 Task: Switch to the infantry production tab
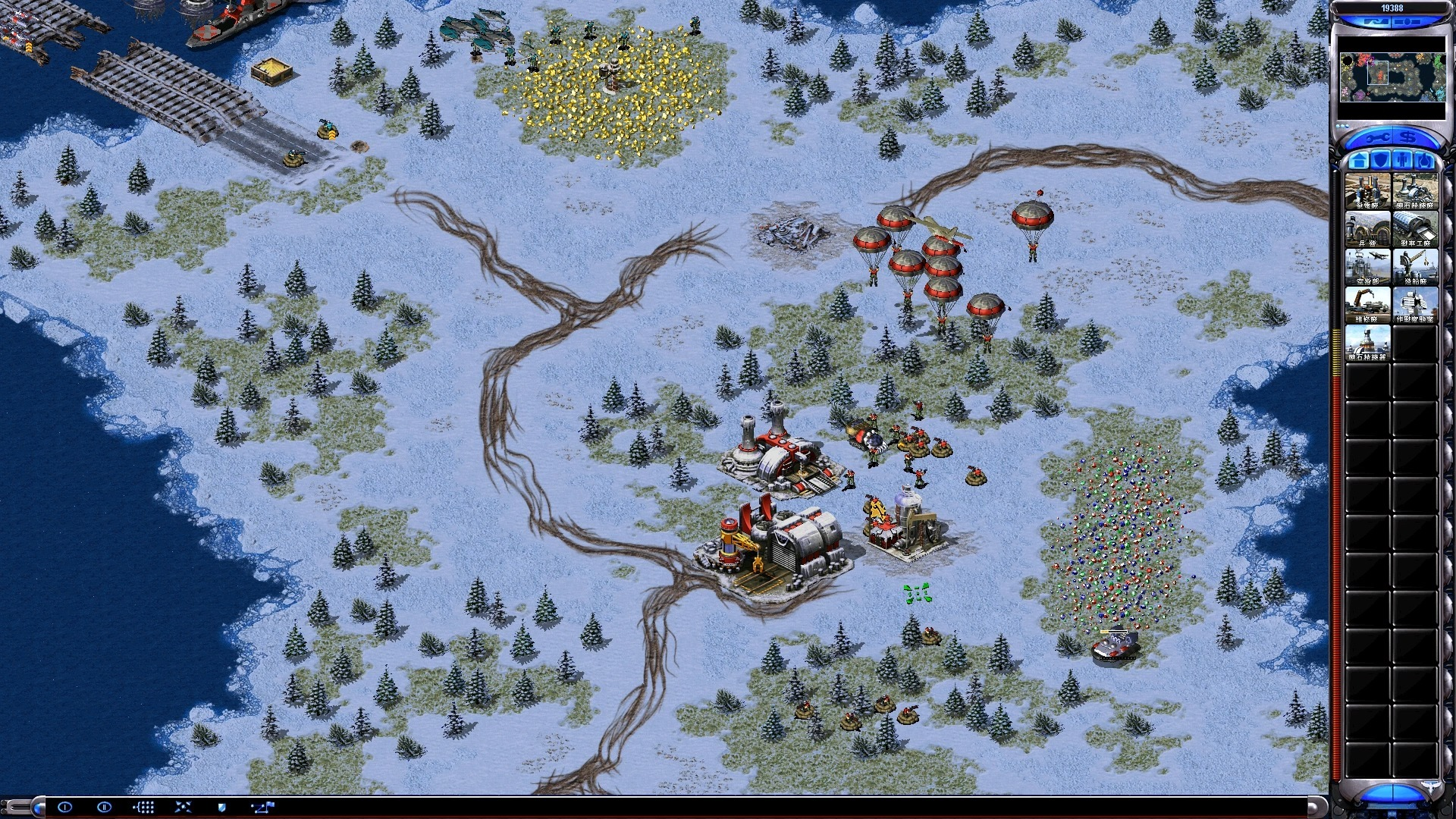pyautogui.click(x=1403, y=160)
